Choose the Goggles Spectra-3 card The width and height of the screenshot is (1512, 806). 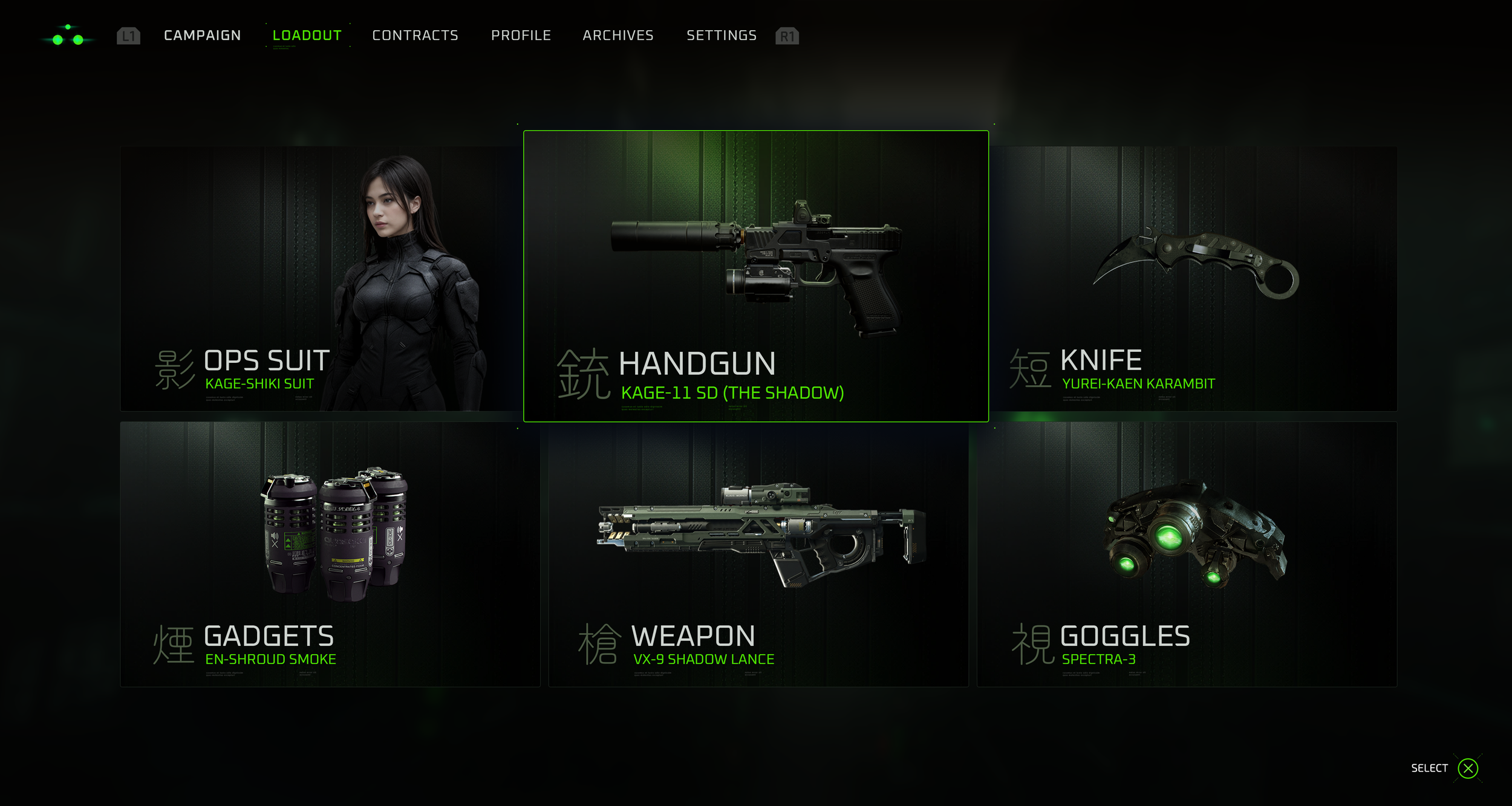coord(1187,554)
